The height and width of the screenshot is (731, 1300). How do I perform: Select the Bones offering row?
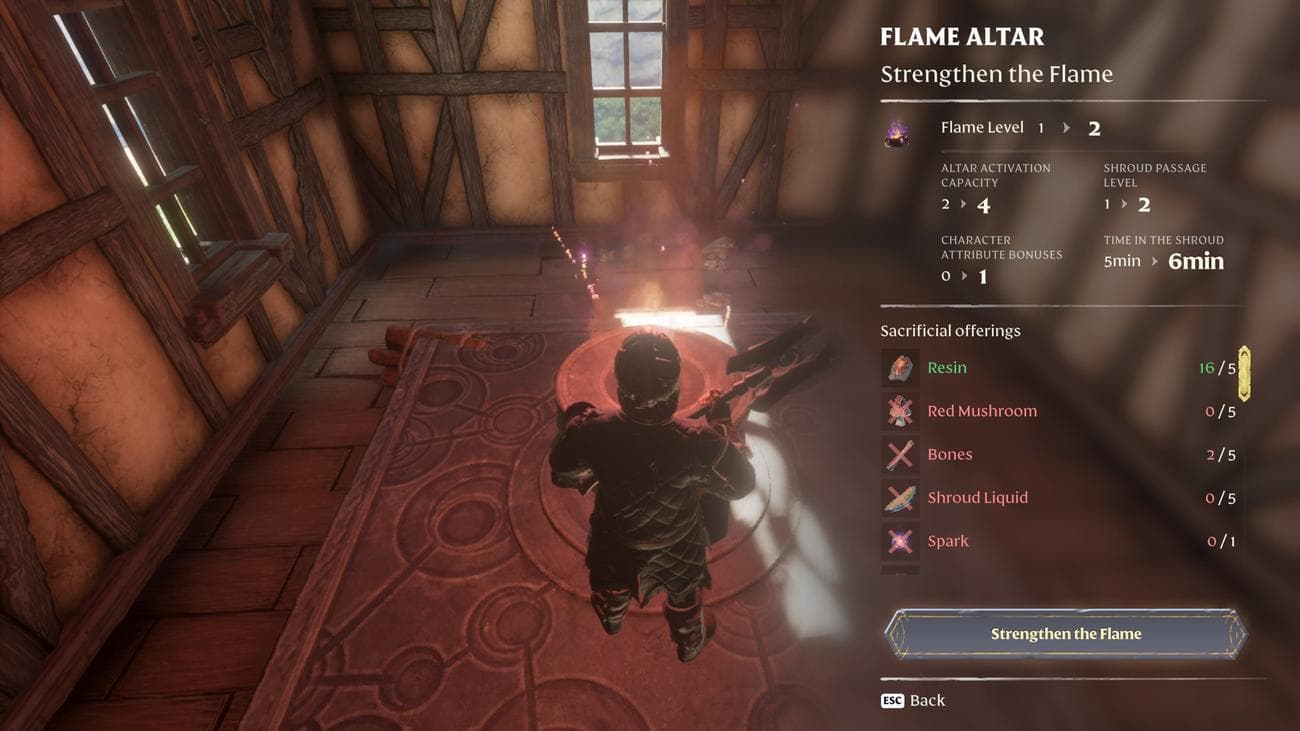coord(1060,455)
